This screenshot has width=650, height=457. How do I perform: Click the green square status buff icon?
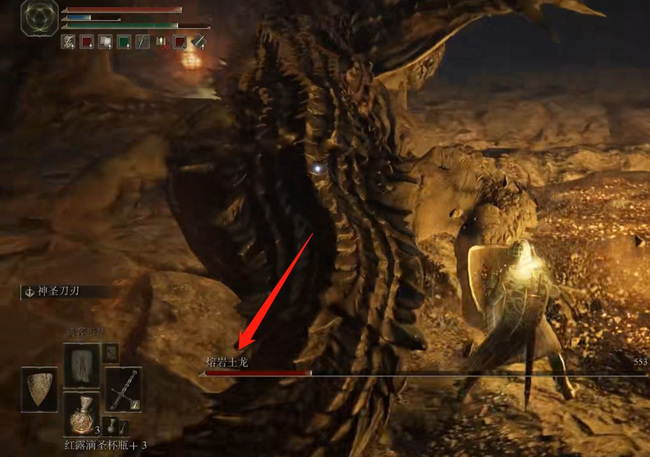(x=123, y=42)
